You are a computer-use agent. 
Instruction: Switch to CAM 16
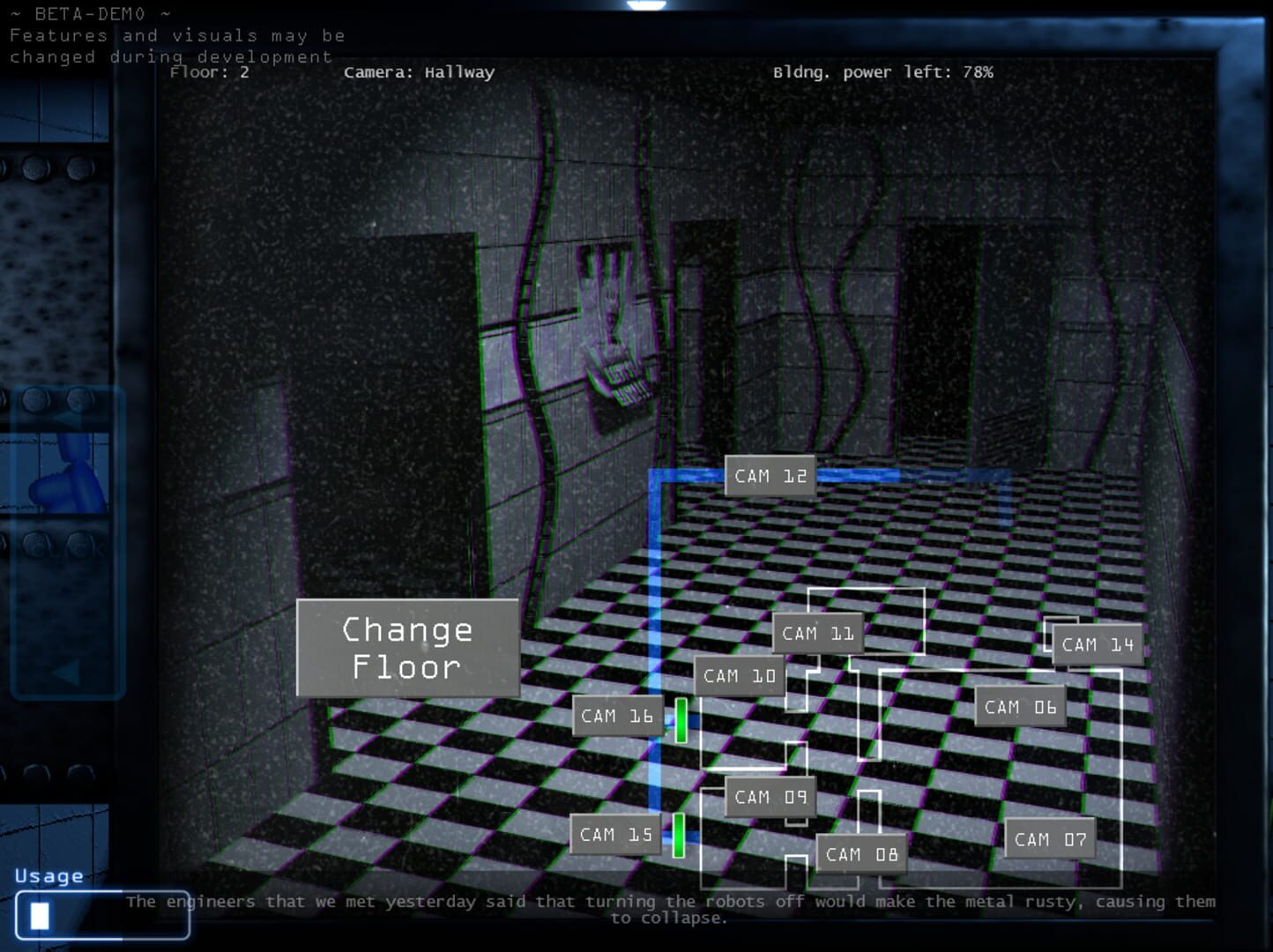click(617, 716)
